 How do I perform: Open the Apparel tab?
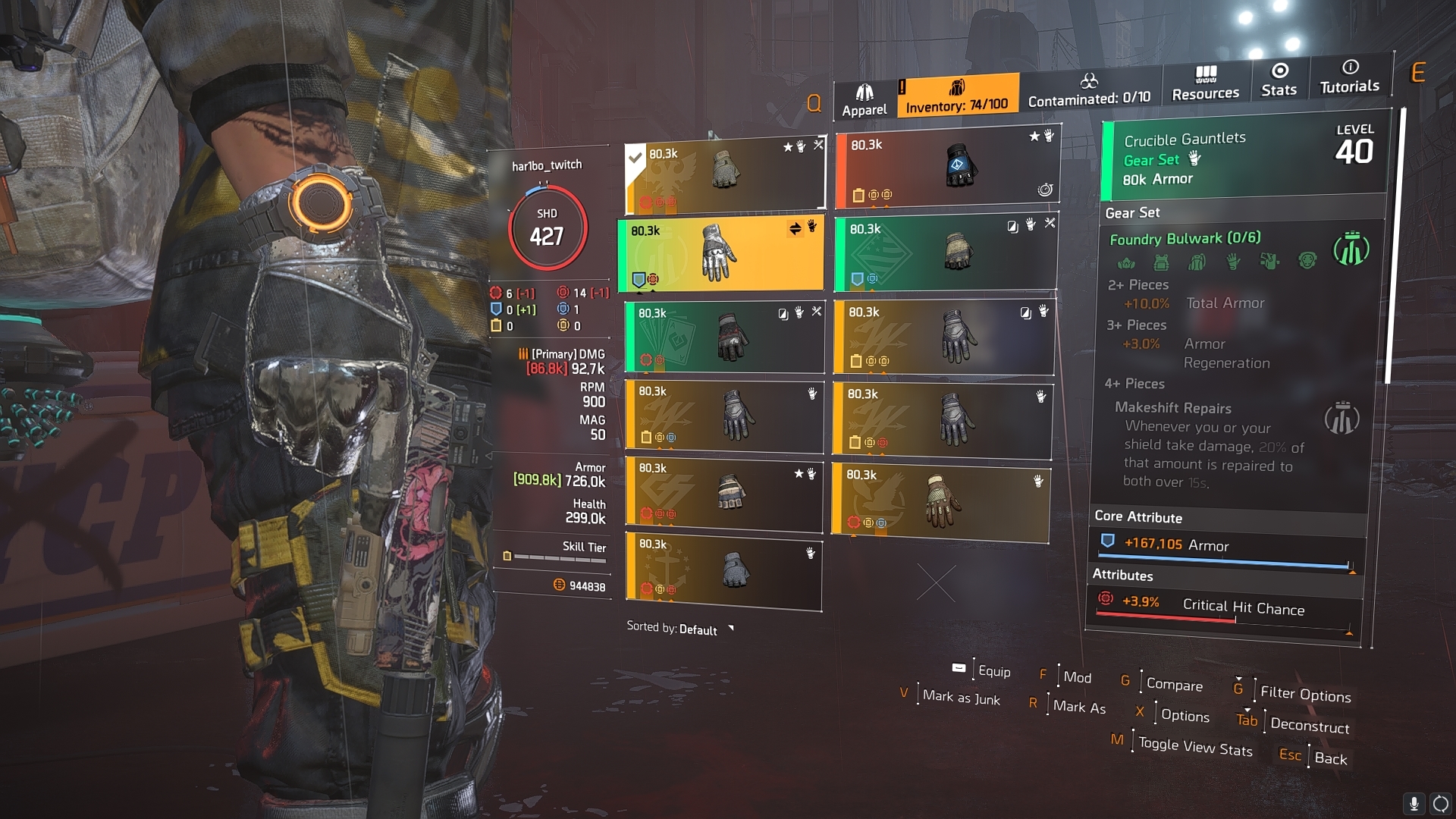tap(864, 100)
